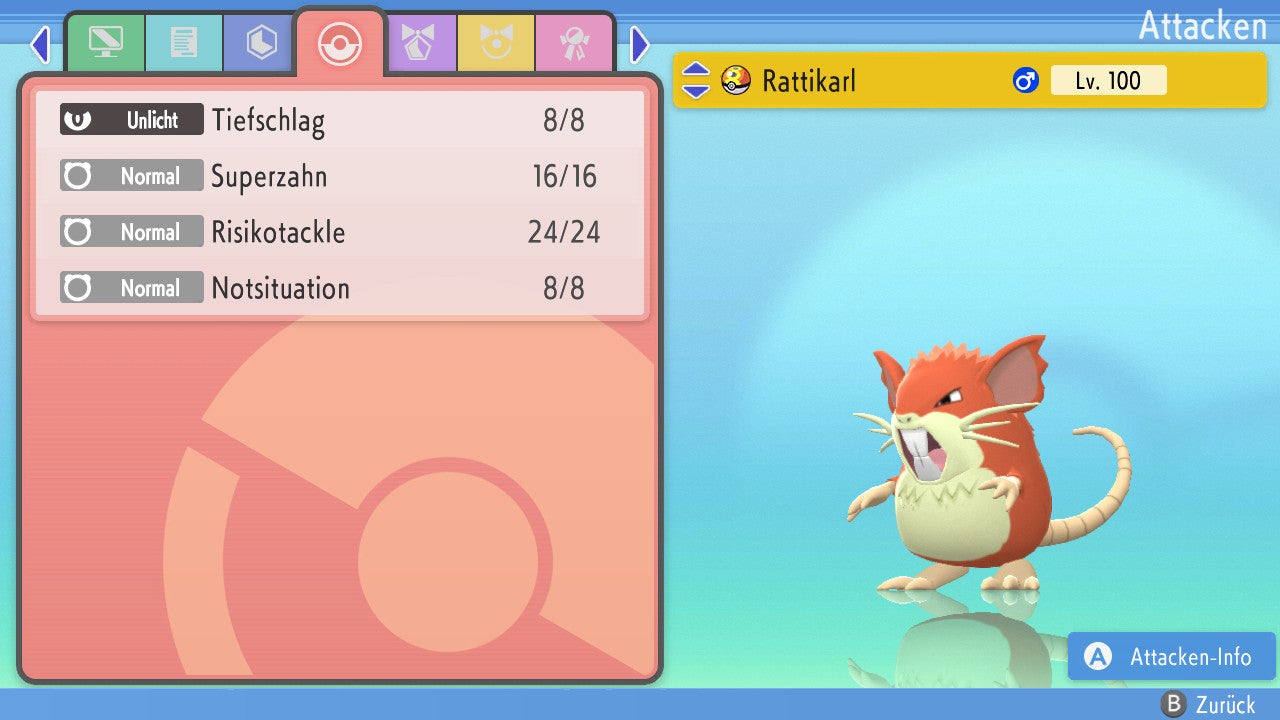Go back with Zurück
Screen dimensions: 1280x720
pyautogui.click(x=1208, y=705)
